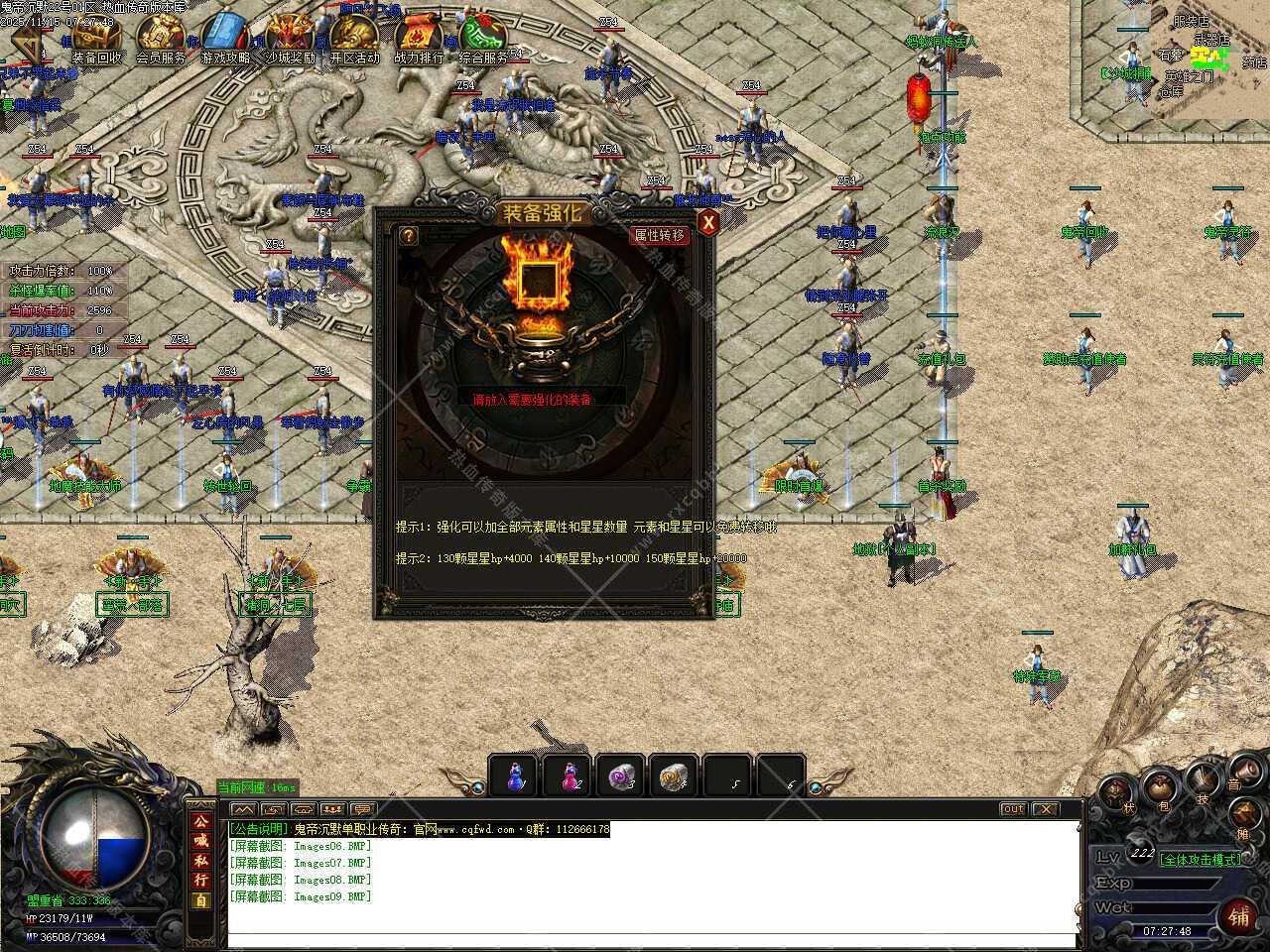
Task: Show the 战力排行 power ranking
Action: (x=419, y=40)
